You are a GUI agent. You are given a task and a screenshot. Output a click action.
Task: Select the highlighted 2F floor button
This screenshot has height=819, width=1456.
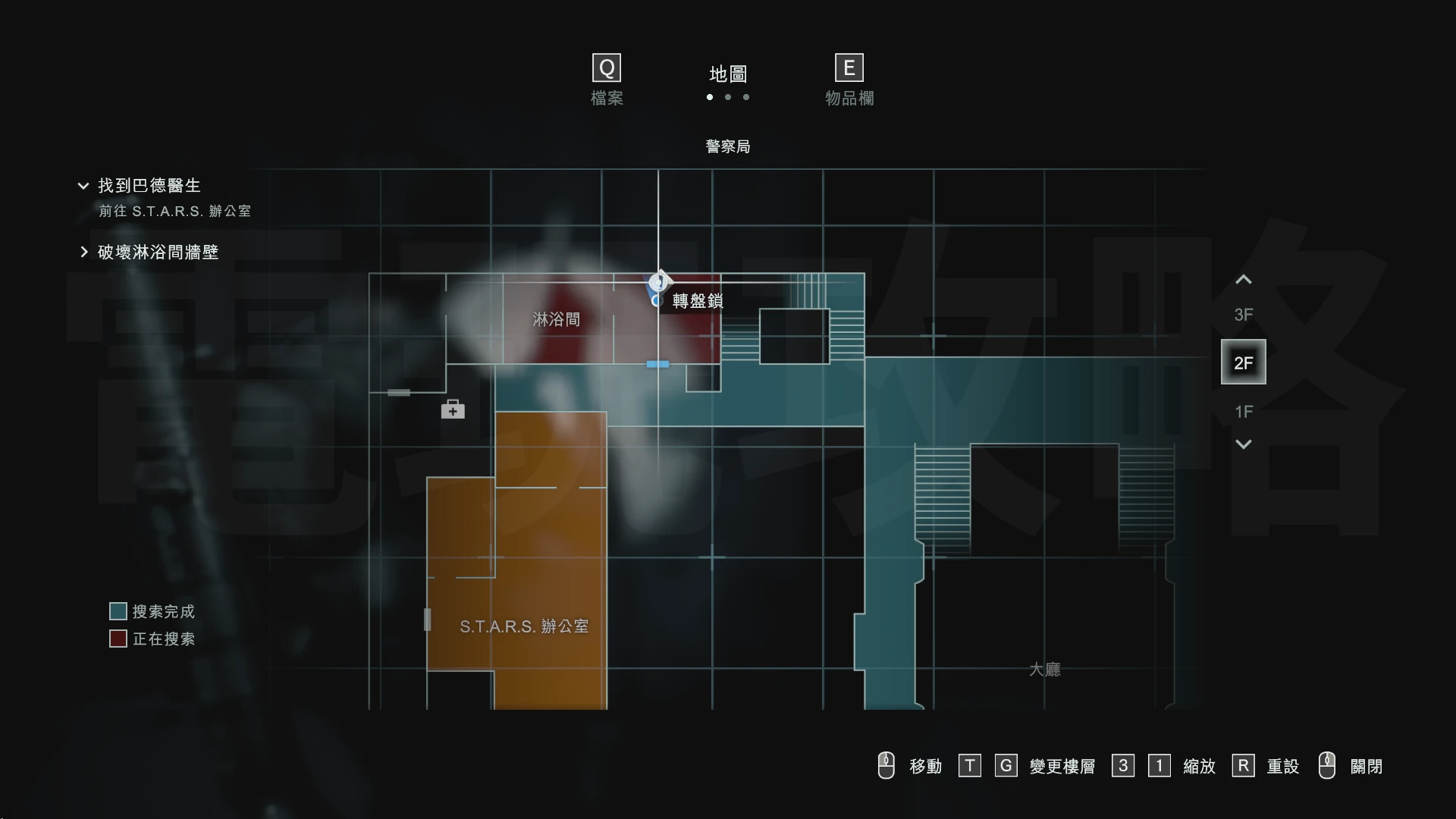(x=1243, y=362)
